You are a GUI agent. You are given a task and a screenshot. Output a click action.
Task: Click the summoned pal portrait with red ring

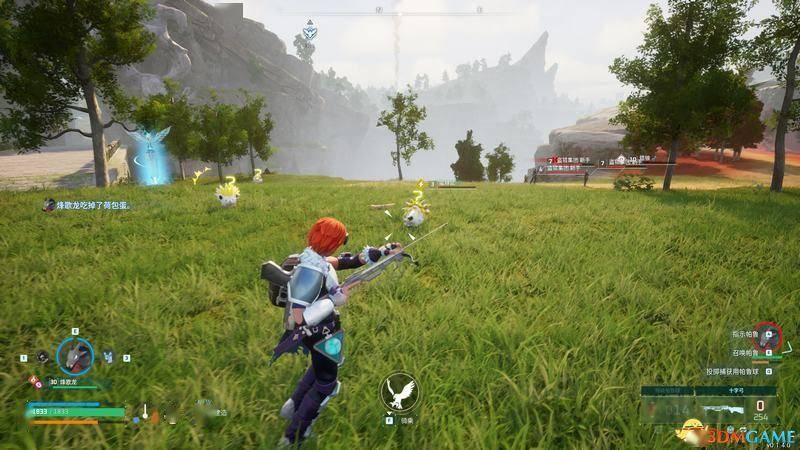coord(766,335)
